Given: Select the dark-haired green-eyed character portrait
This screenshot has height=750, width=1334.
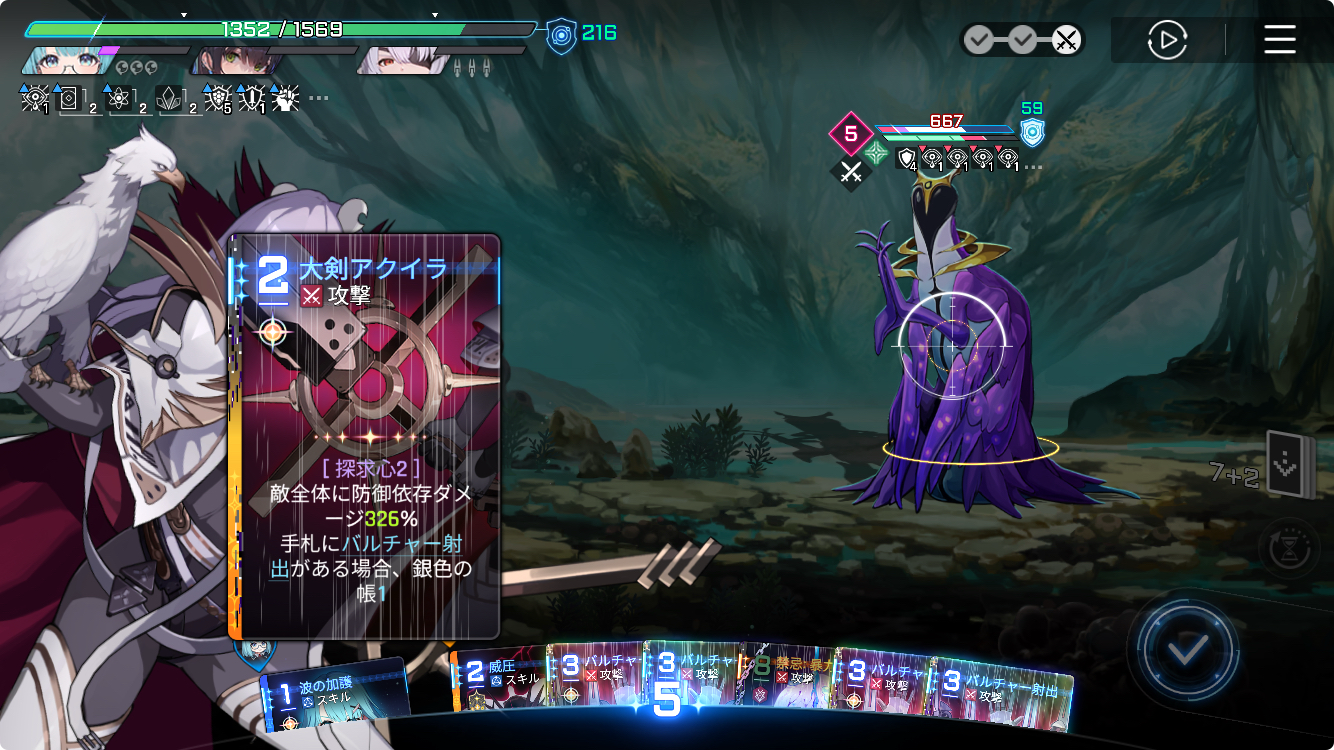Looking at the screenshot, I should (x=235, y=60).
